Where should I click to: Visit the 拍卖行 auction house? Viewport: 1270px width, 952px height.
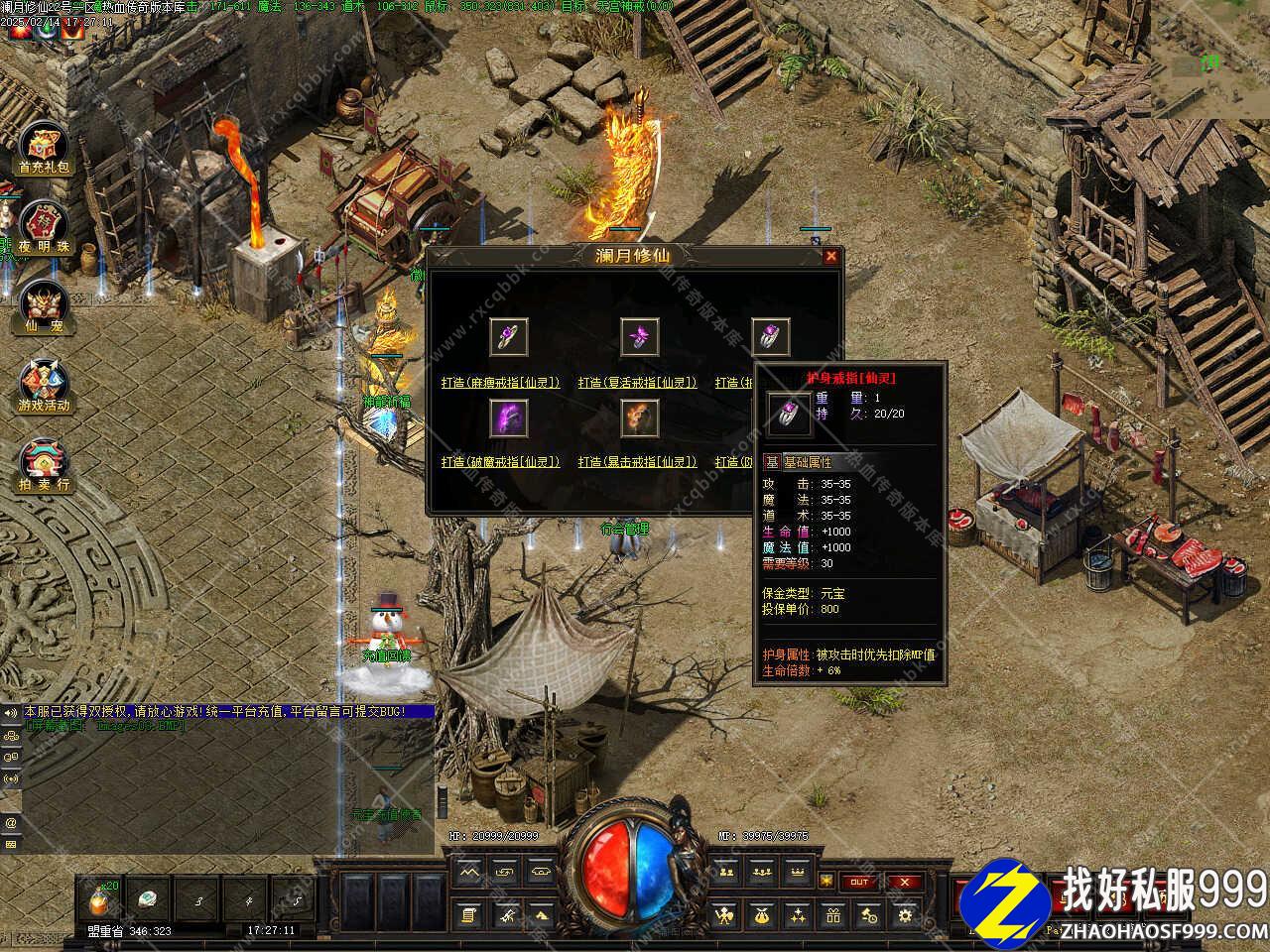point(45,465)
